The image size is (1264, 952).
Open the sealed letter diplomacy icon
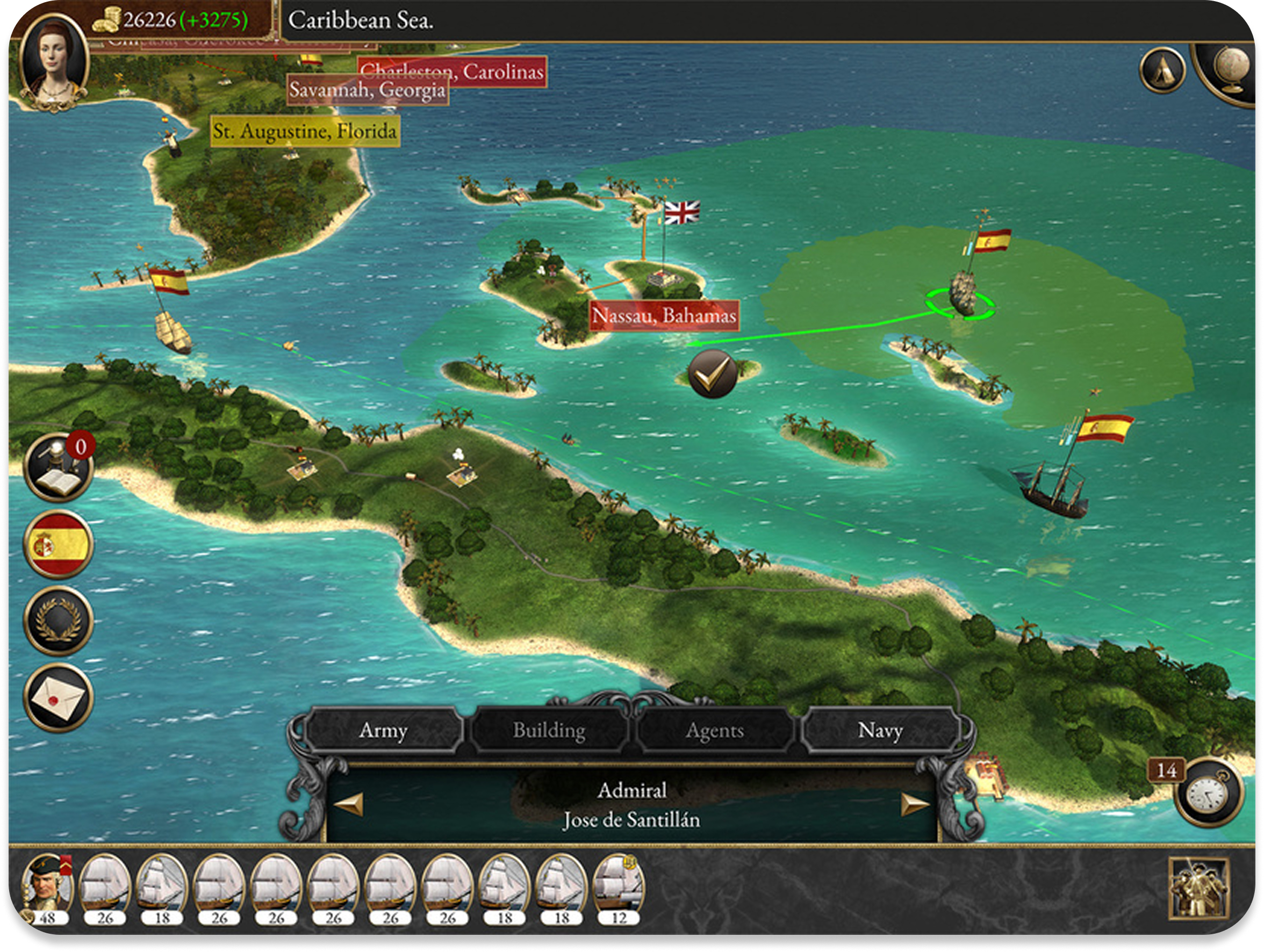coord(58,697)
